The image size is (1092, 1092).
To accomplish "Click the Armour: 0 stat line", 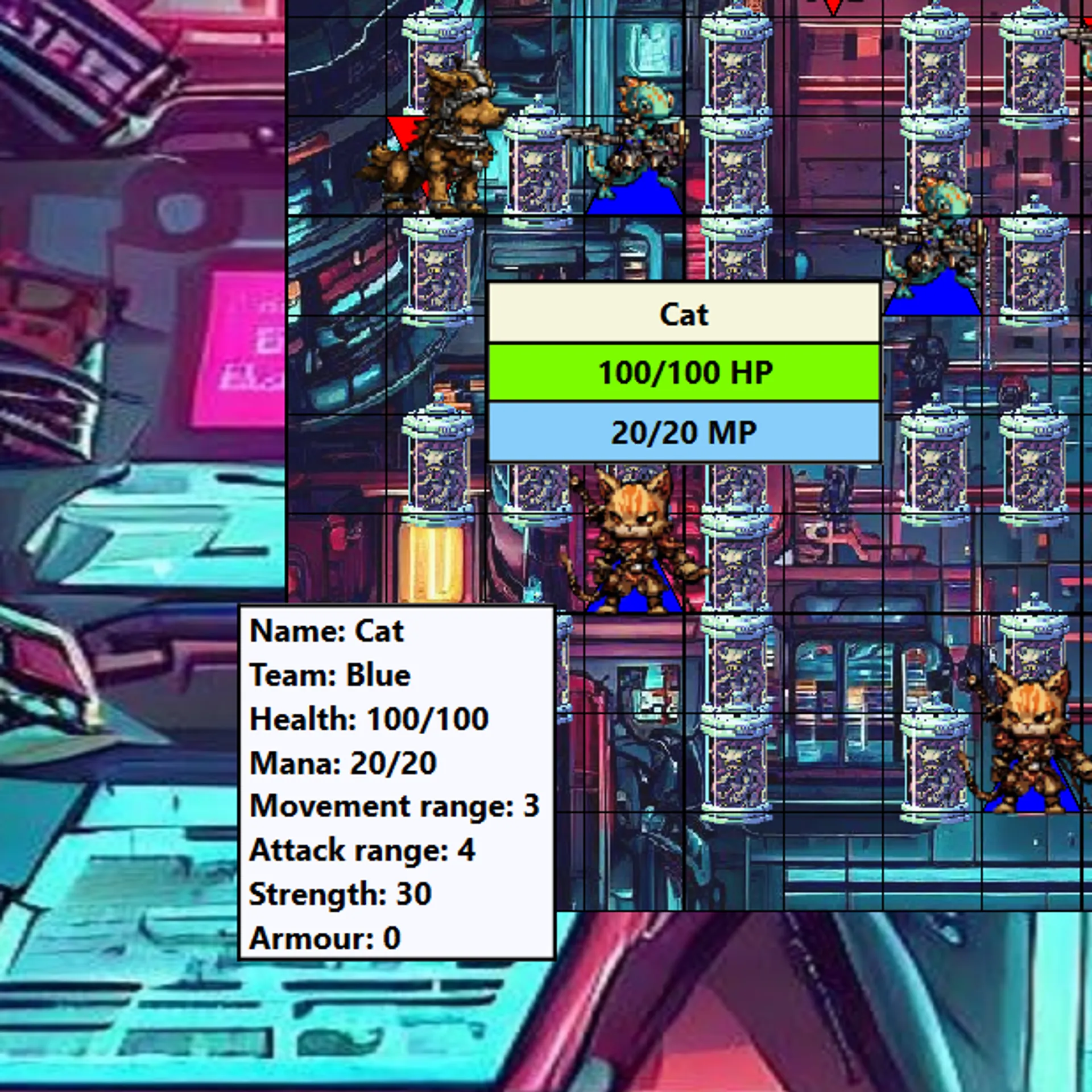I will click(x=324, y=936).
